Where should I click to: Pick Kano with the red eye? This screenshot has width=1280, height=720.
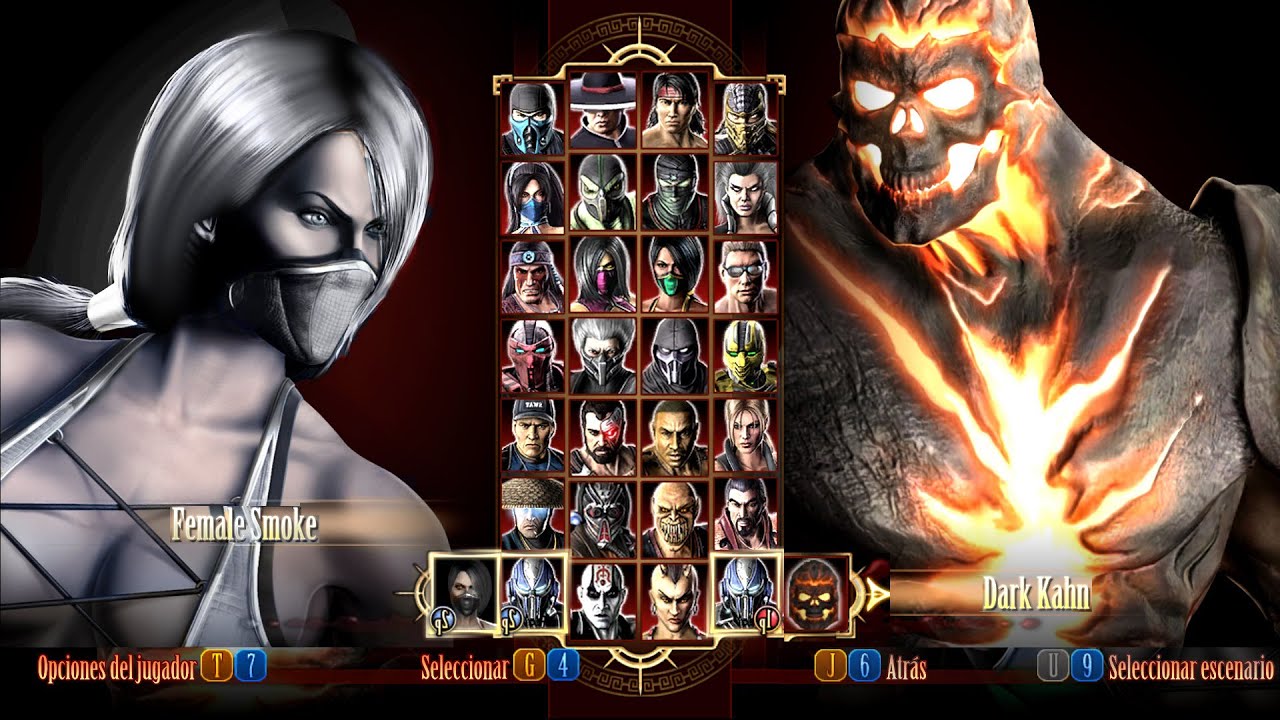click(604, 437)
